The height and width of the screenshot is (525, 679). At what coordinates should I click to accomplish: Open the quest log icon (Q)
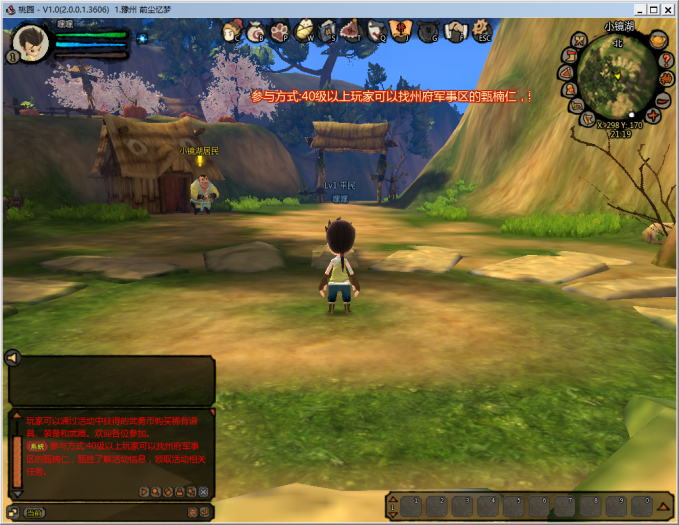pos(377,32)
